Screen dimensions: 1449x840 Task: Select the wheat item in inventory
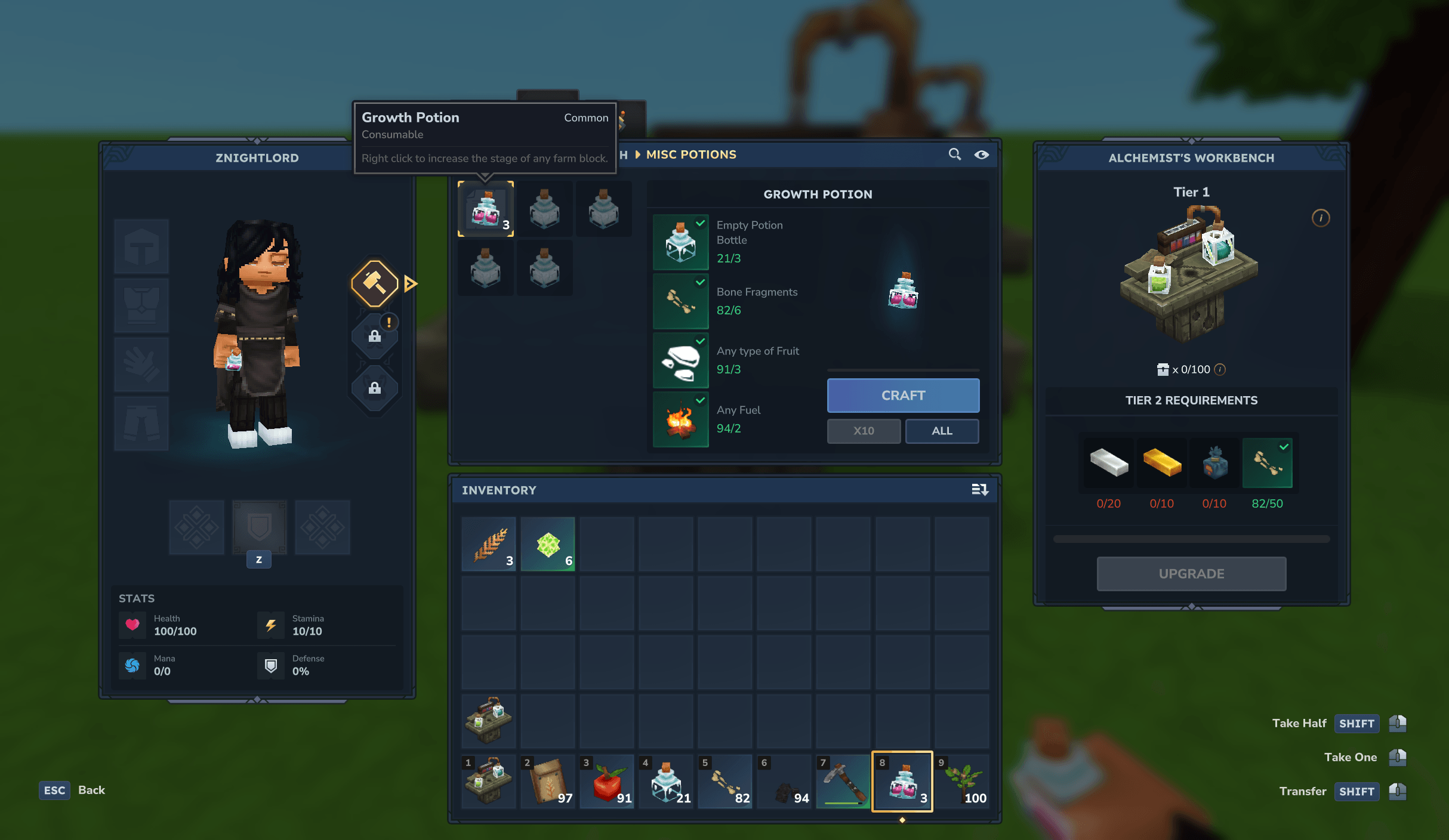pos(489,545)
